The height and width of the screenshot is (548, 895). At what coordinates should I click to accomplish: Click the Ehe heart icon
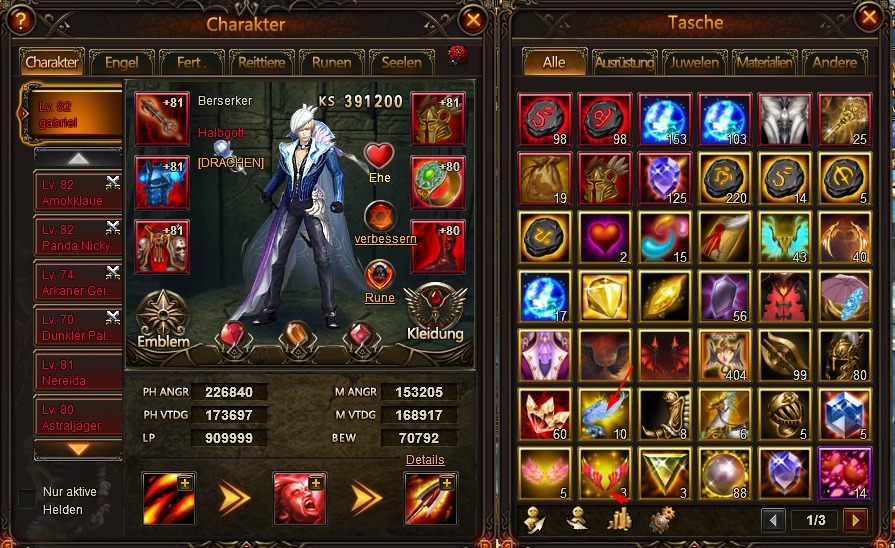coord(379,157)
